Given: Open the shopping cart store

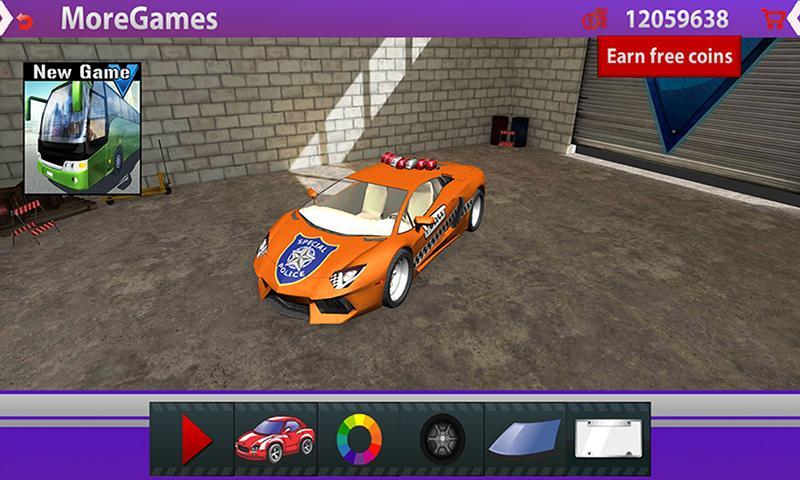Looking at the screenshot, I should (x=772, y=18).
